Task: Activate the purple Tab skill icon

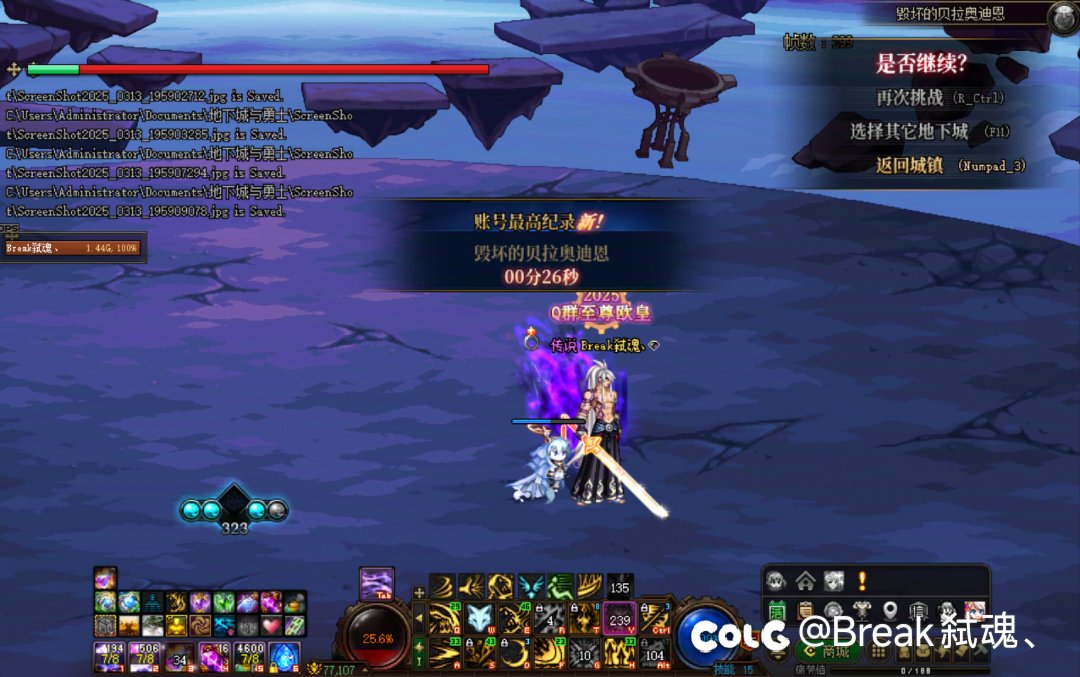Action: pyautogui.click(x=377, y=583)
